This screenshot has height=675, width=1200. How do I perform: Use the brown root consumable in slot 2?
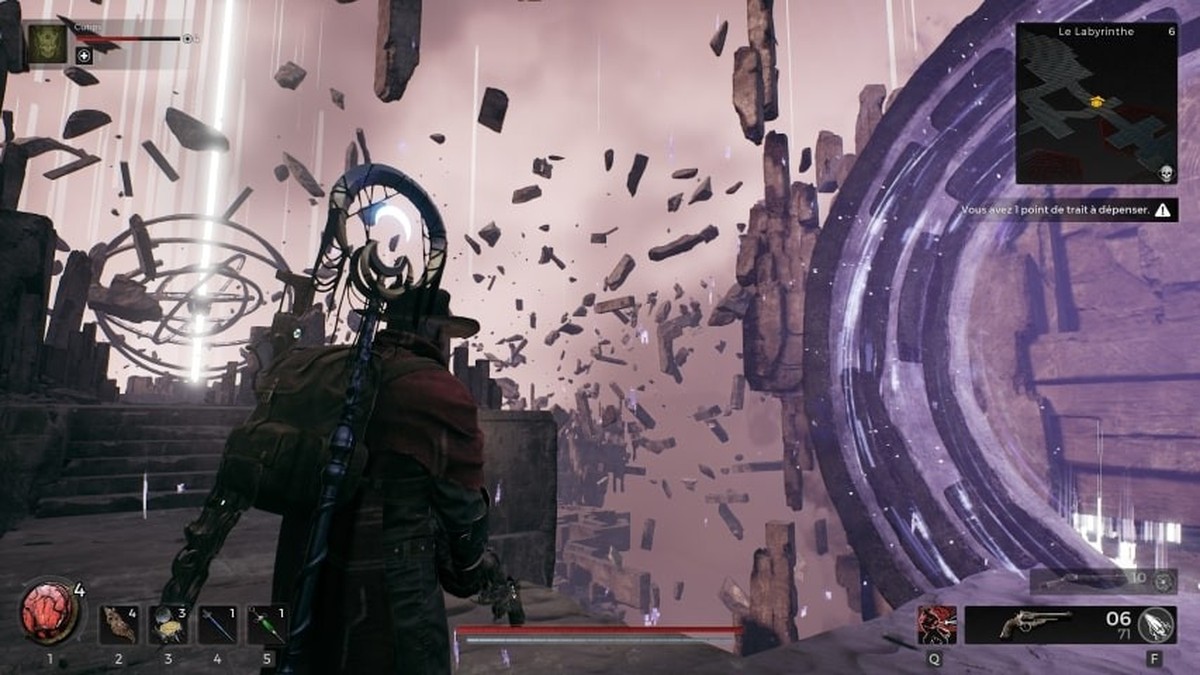pos(118,624)
